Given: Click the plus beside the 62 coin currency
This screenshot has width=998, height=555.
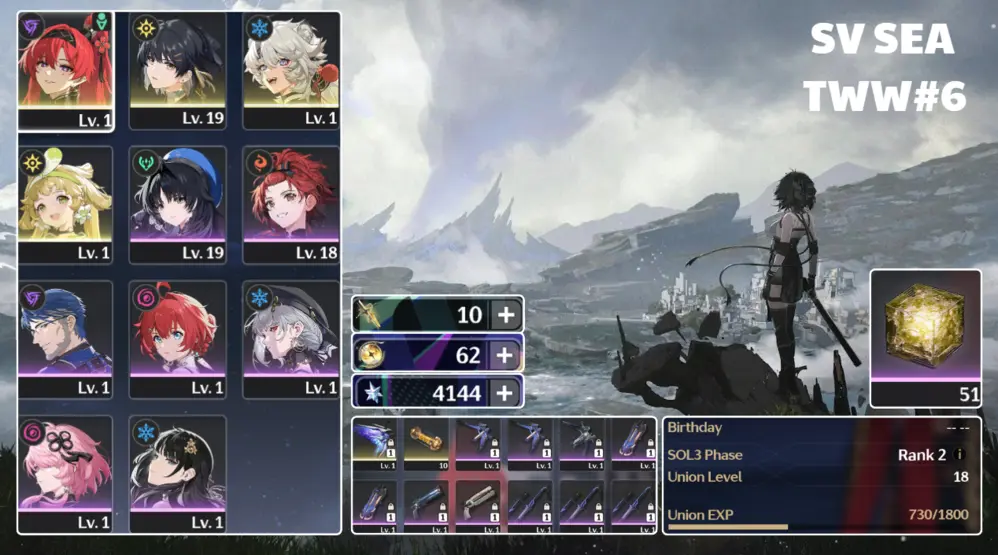Looking at the screenshot, I should tap(507, 354).
